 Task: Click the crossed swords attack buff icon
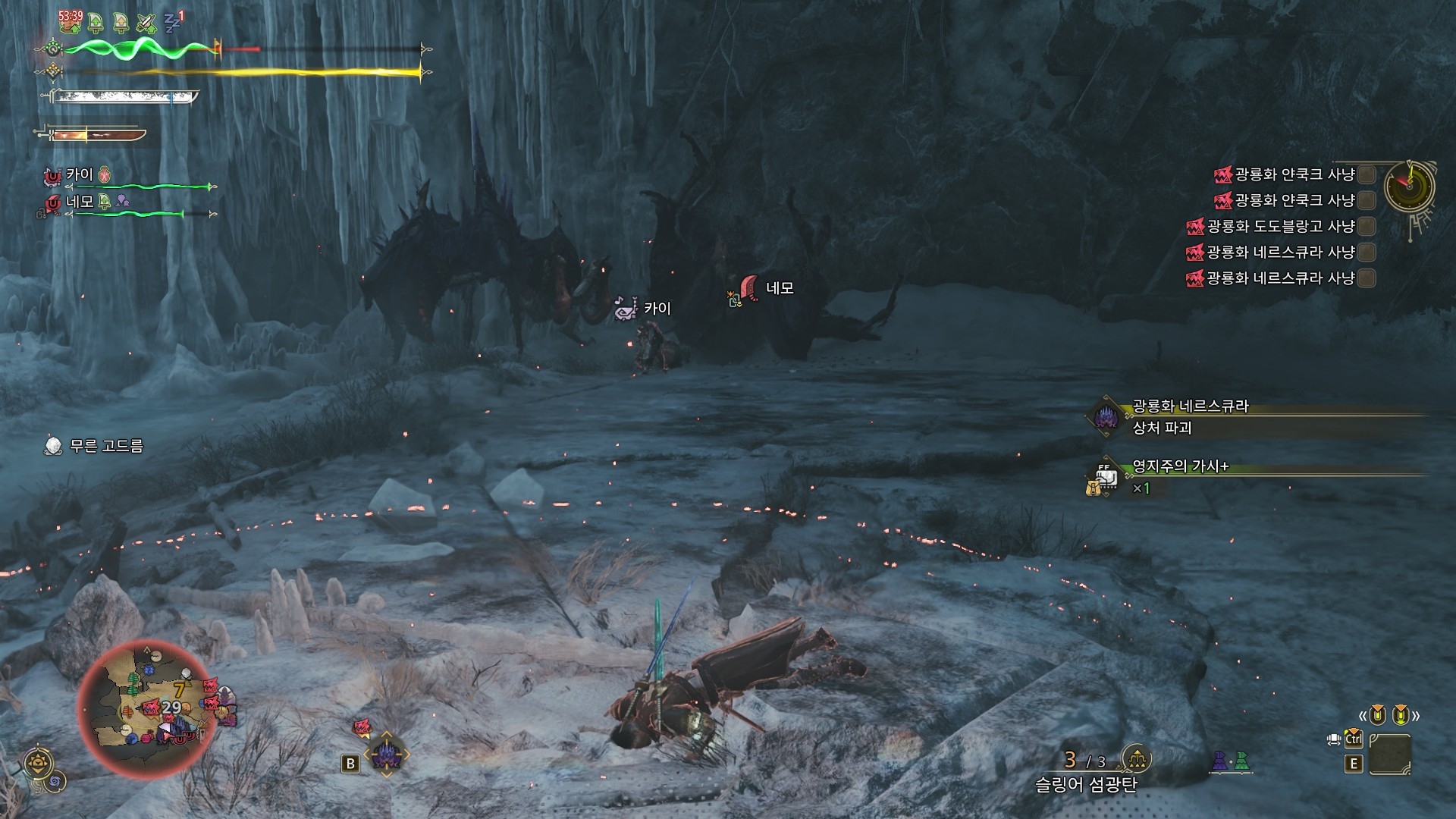(x=146, y=23)
